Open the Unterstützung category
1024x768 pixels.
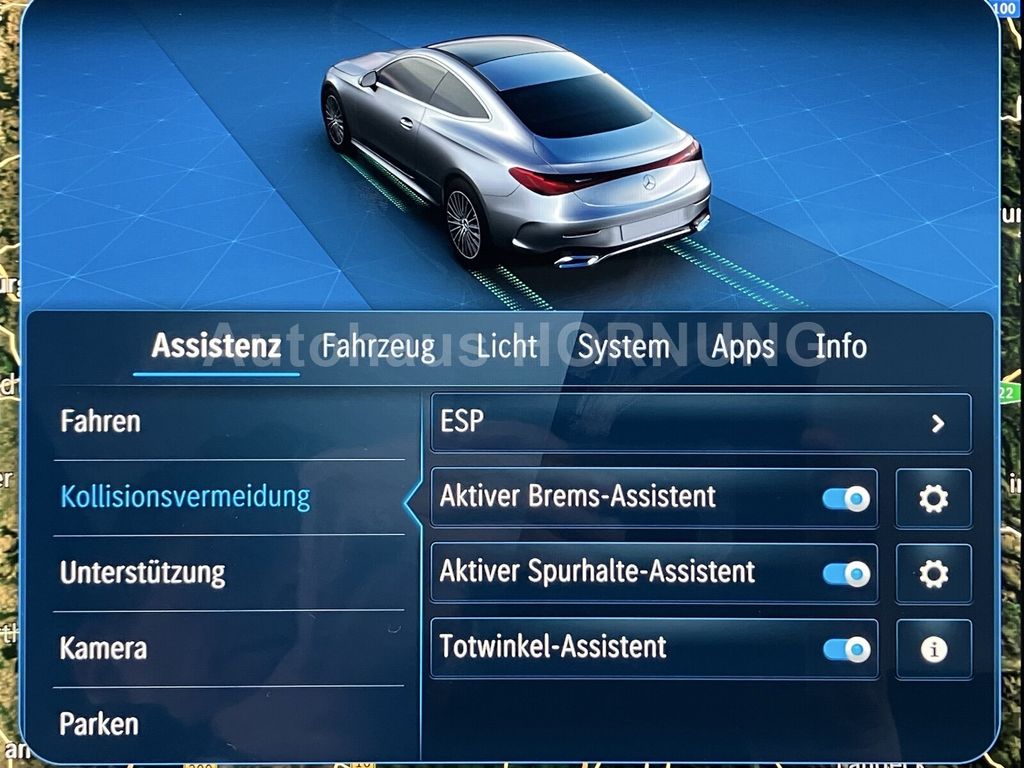[x=142, y=573]
